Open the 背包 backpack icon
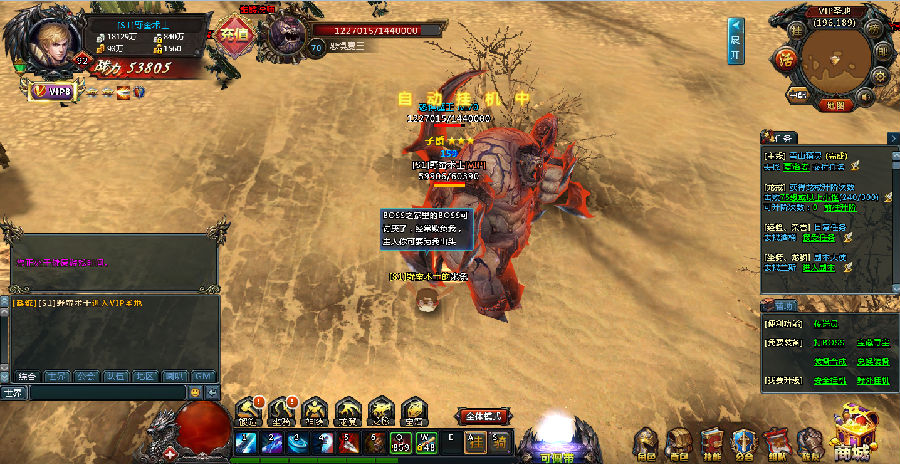 tap(680, 442)
